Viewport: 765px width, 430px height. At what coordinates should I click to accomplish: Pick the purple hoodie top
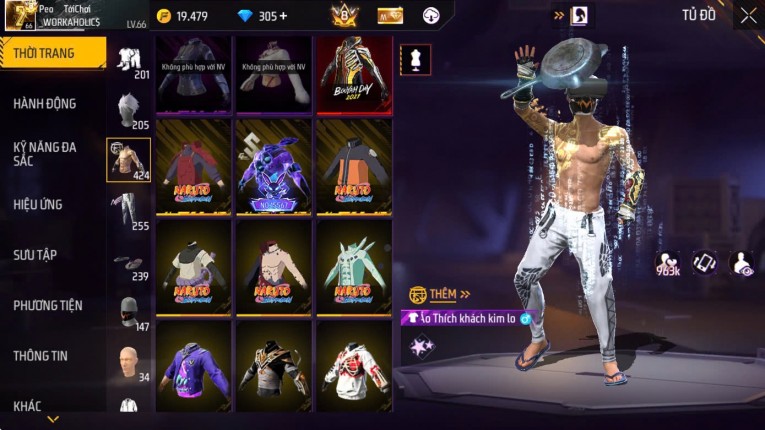coord(194,365)
